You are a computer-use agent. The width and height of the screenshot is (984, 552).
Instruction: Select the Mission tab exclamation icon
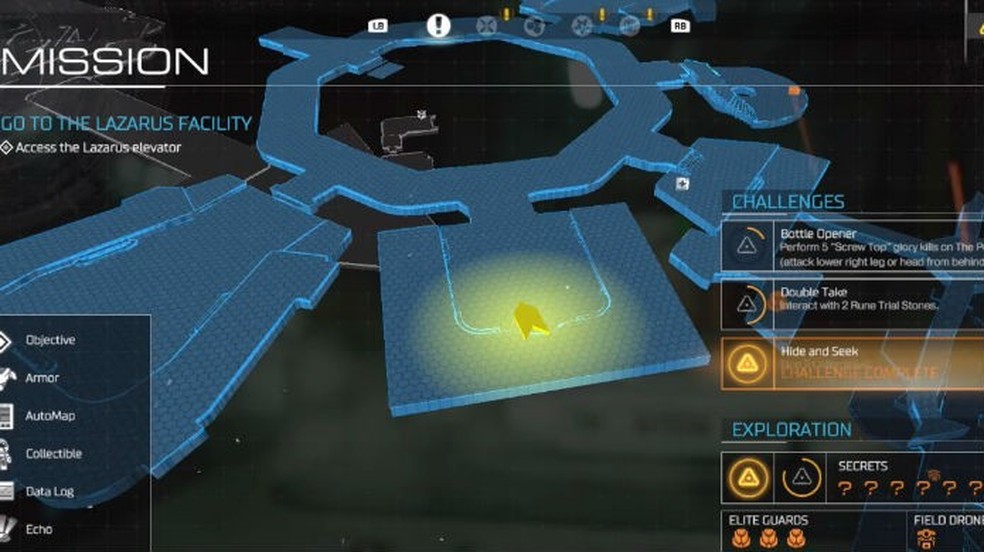click(438, 25)
